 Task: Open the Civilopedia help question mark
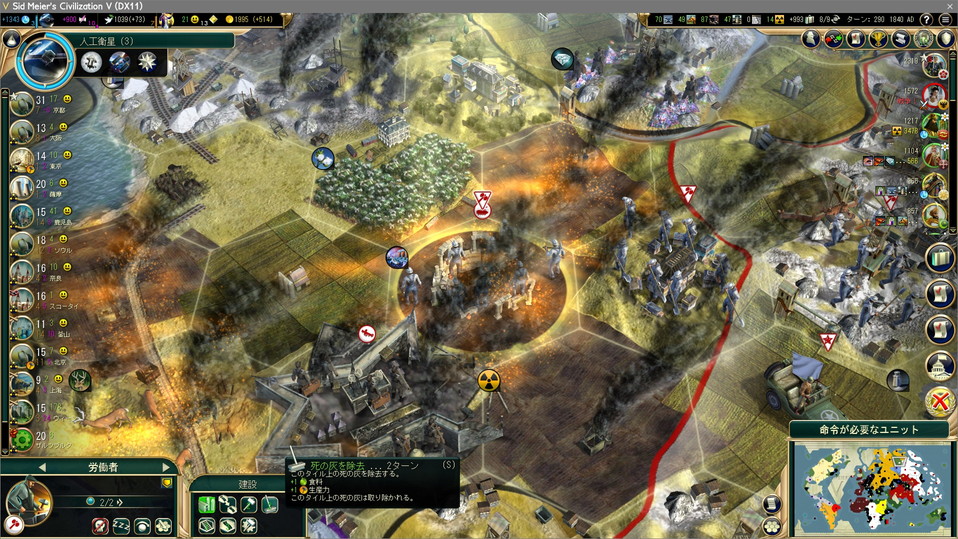click(927, 19)
